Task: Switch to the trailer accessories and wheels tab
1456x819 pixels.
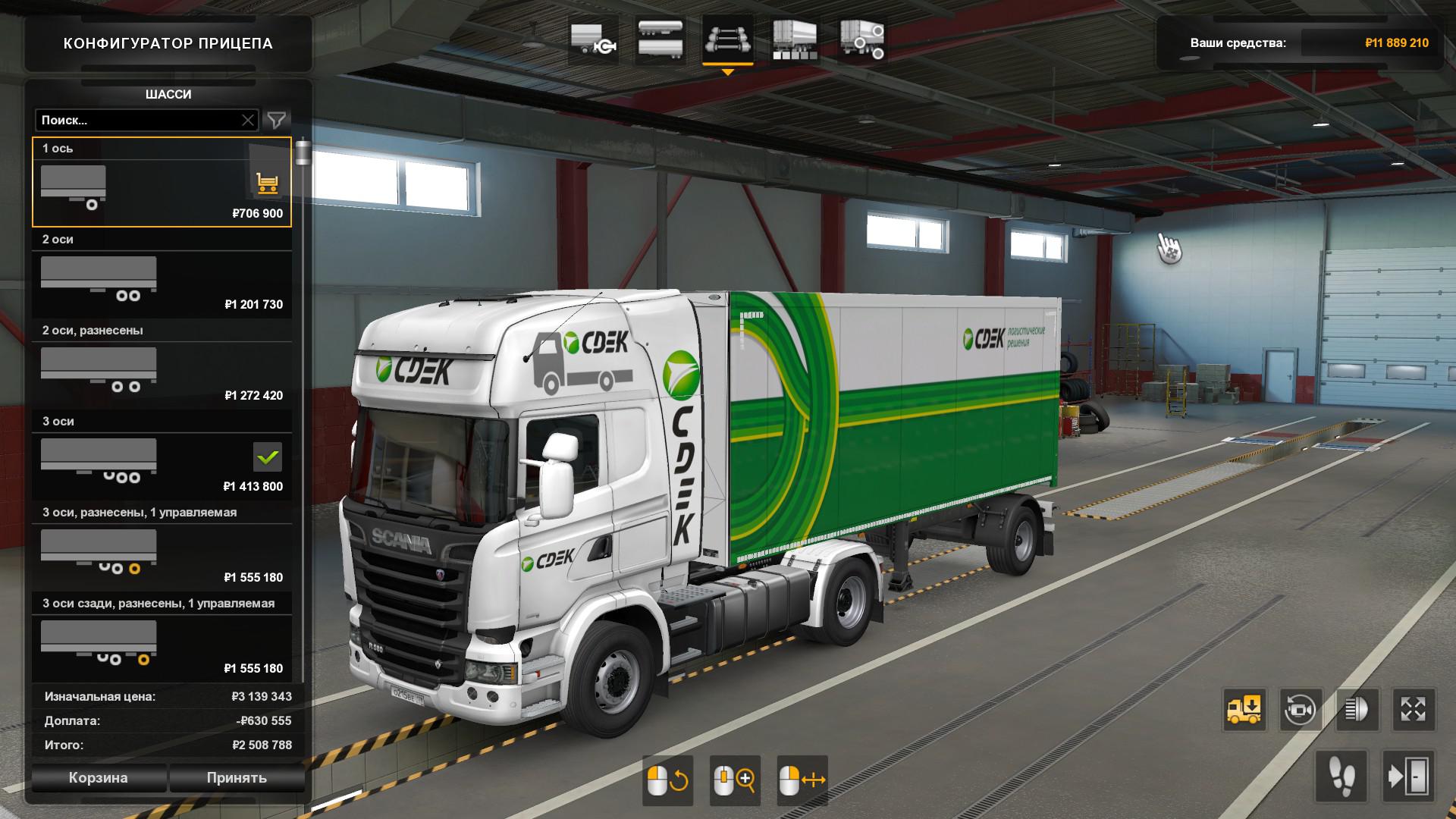Action: pos(861,40)
